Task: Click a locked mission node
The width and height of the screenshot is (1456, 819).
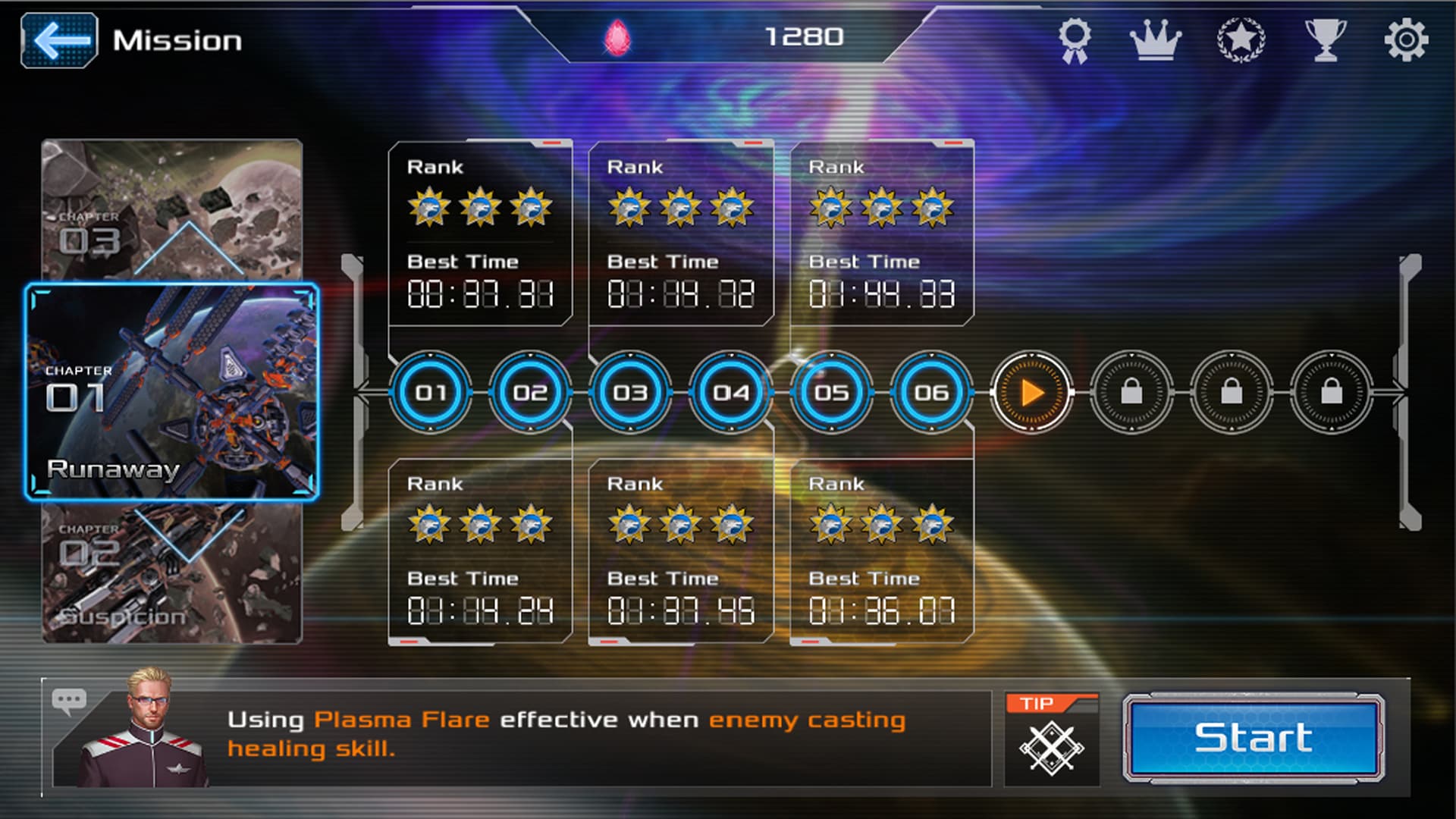Action: pos(1132,393)
